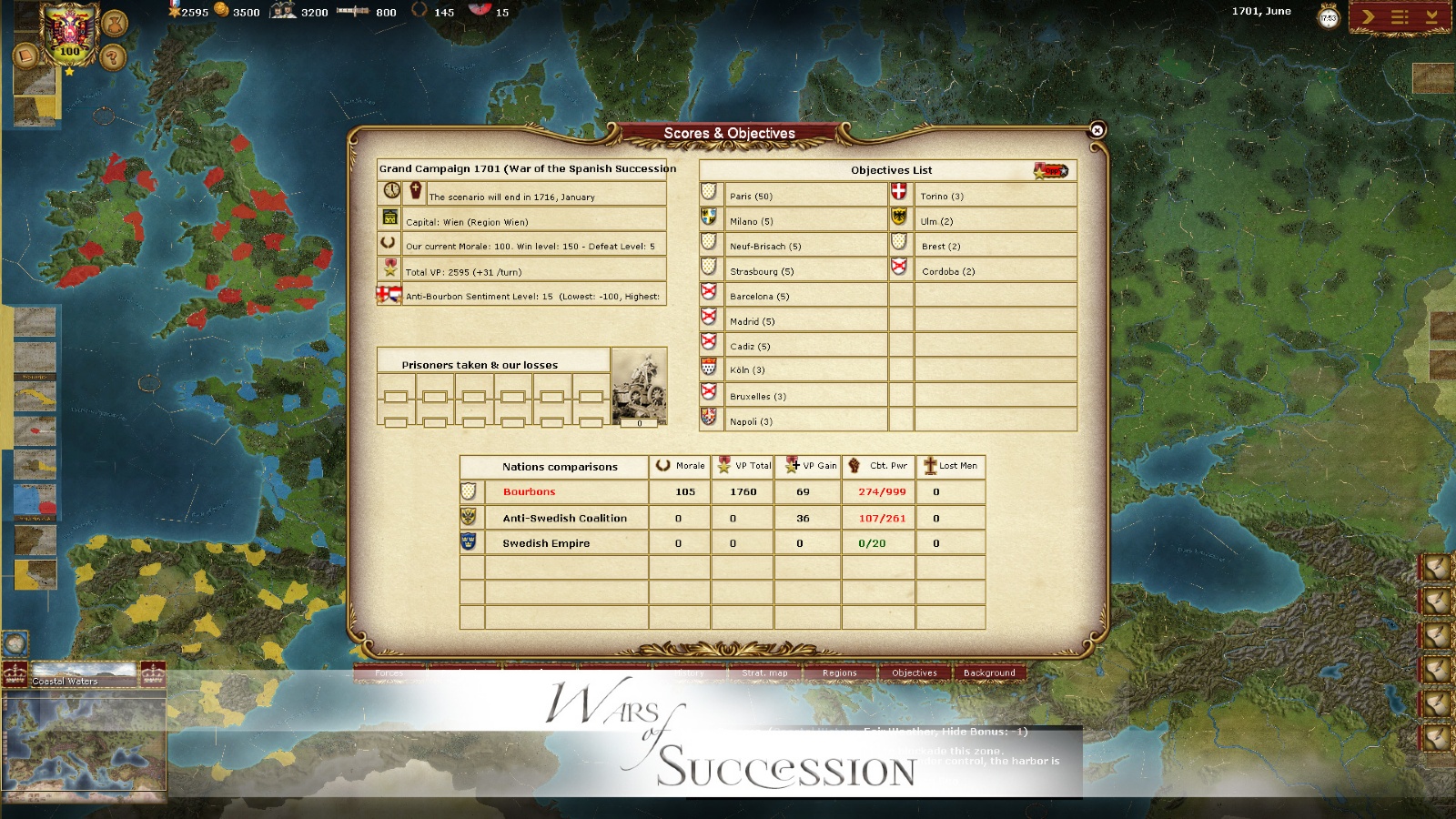Show the Background tab
The image size is (1456, 819).
989,673
